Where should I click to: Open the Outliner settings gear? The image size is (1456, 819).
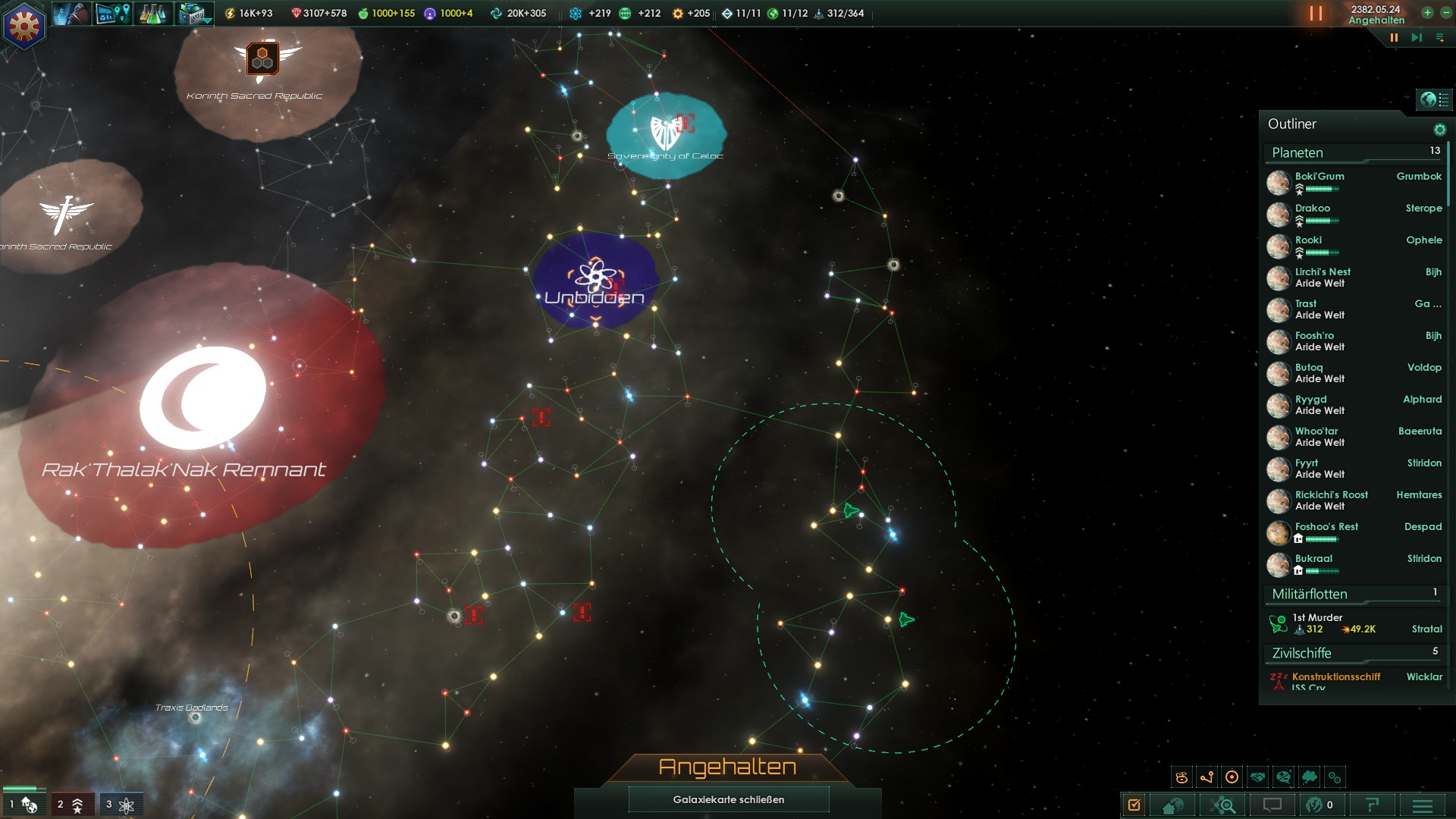[x=1439, y=130]
